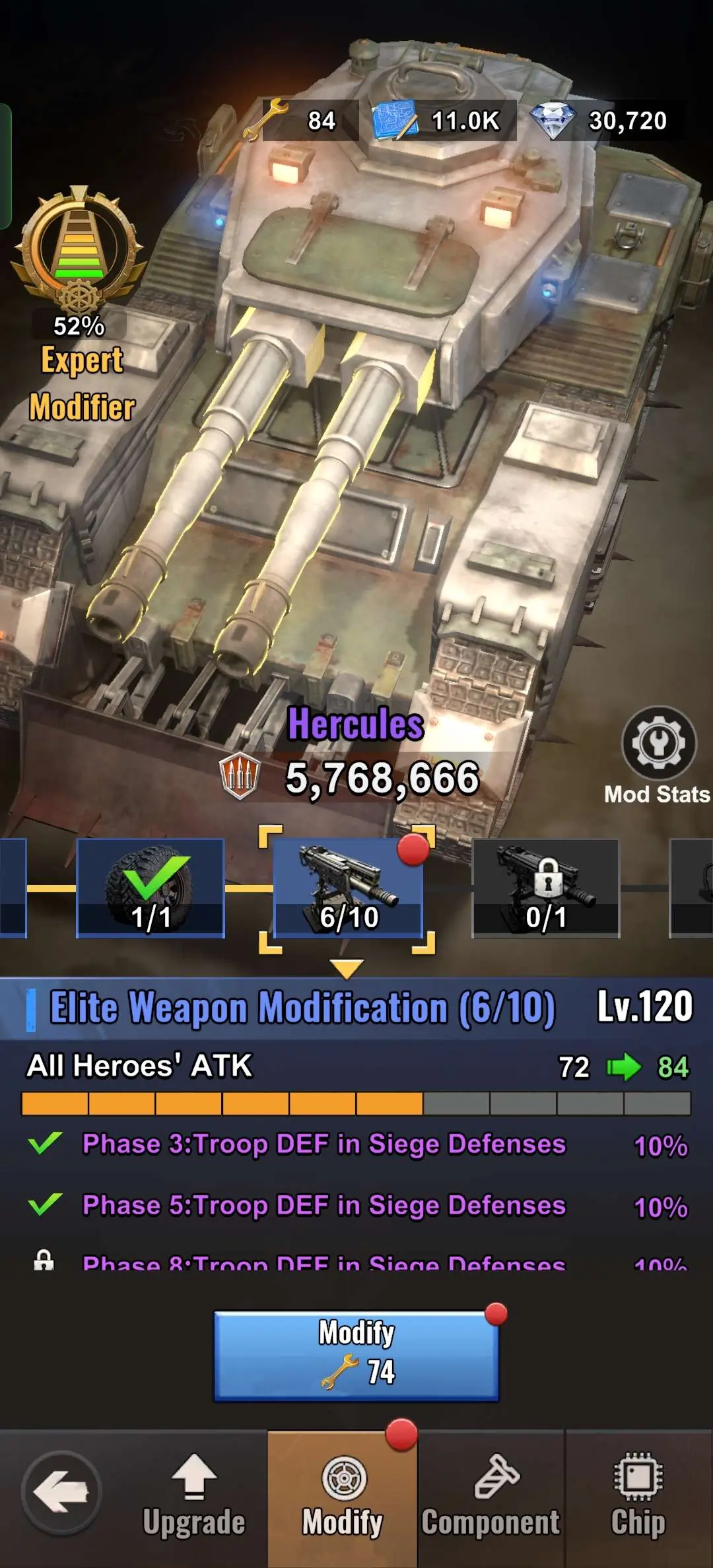Go back with the arrow button
This screenshot has width=713, height=1568.
click(x=61, y=1492)
